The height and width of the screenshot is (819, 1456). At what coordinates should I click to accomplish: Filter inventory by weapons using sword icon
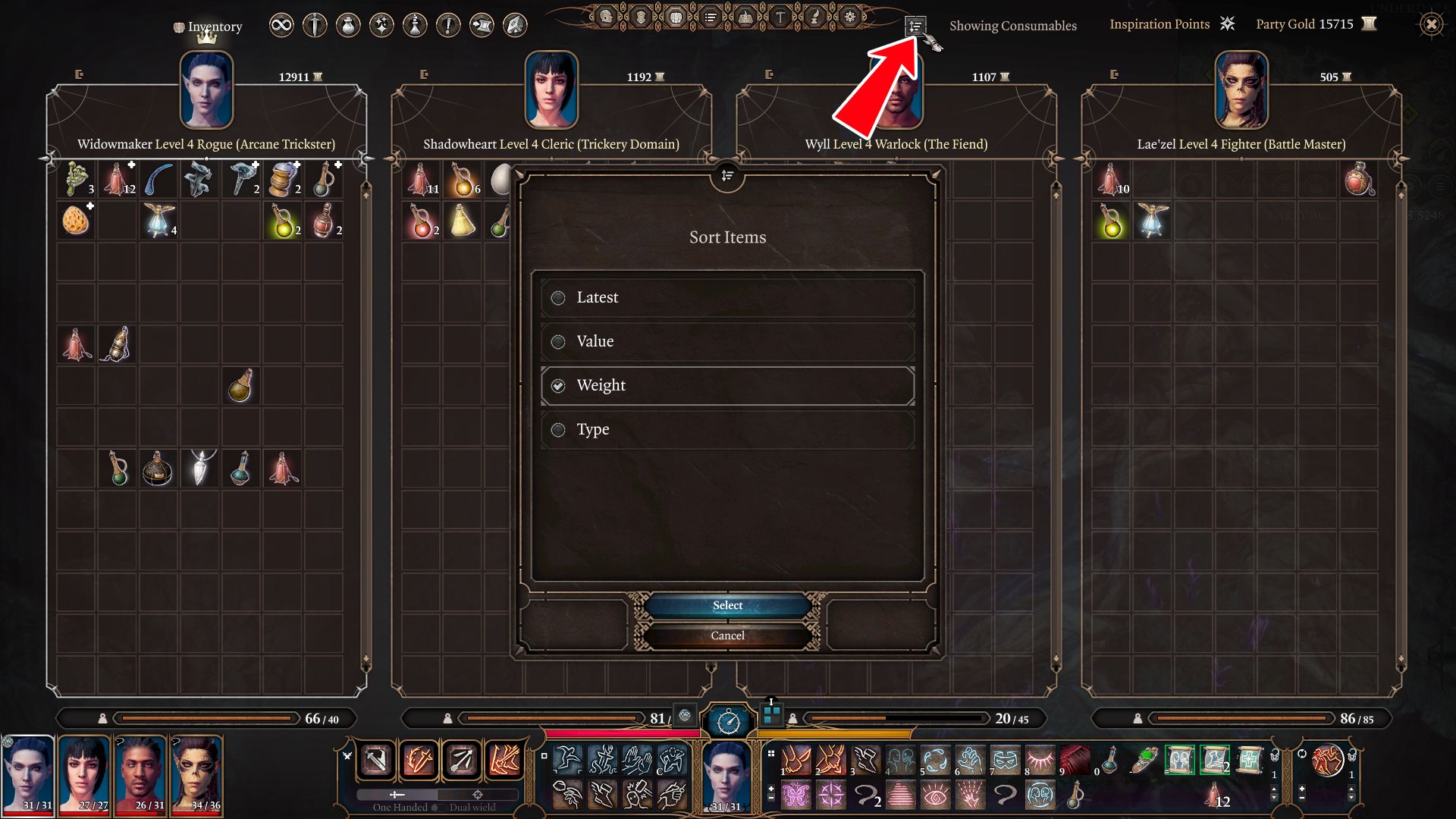click(x=314, y=25)
